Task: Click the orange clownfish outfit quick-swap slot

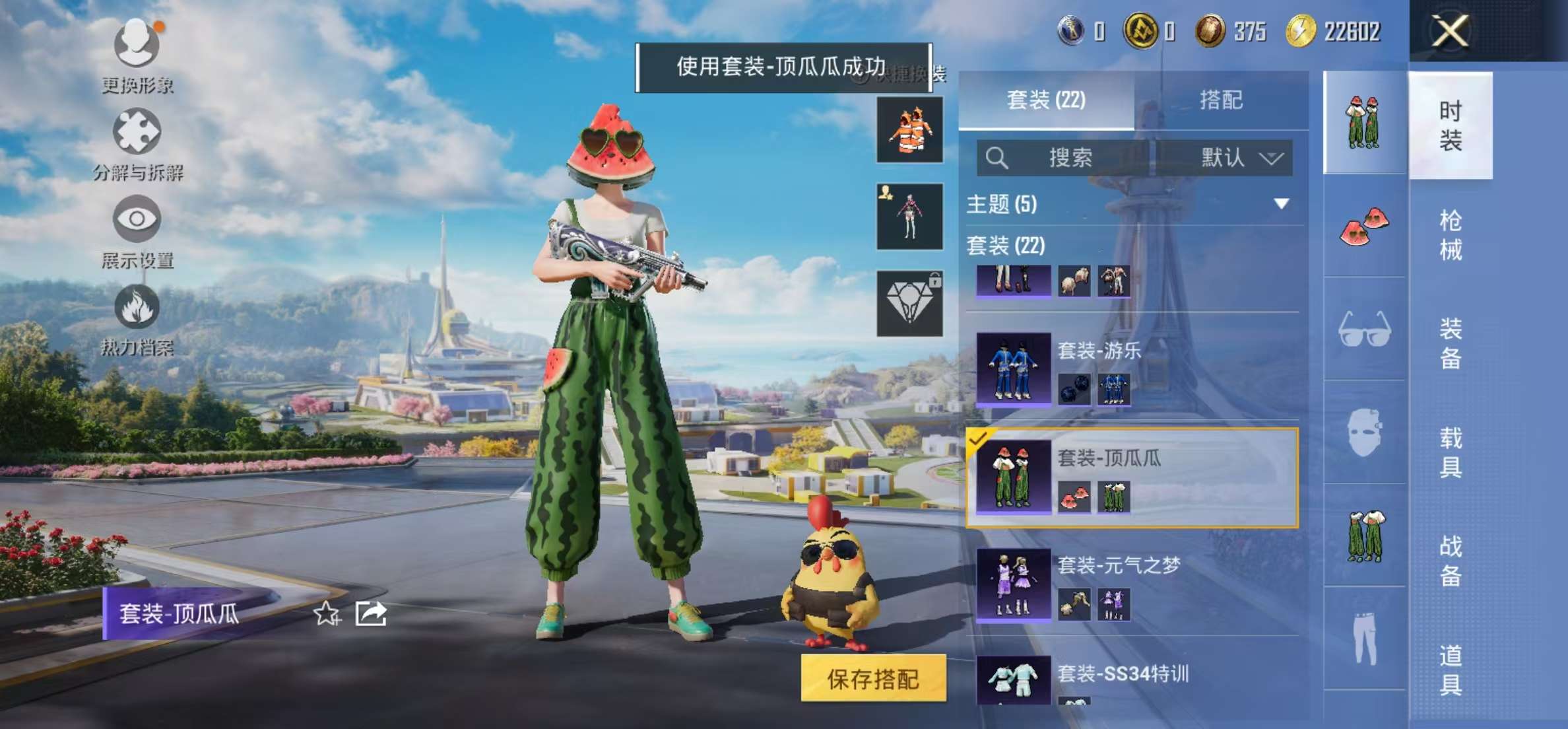Action: [909, 129]
